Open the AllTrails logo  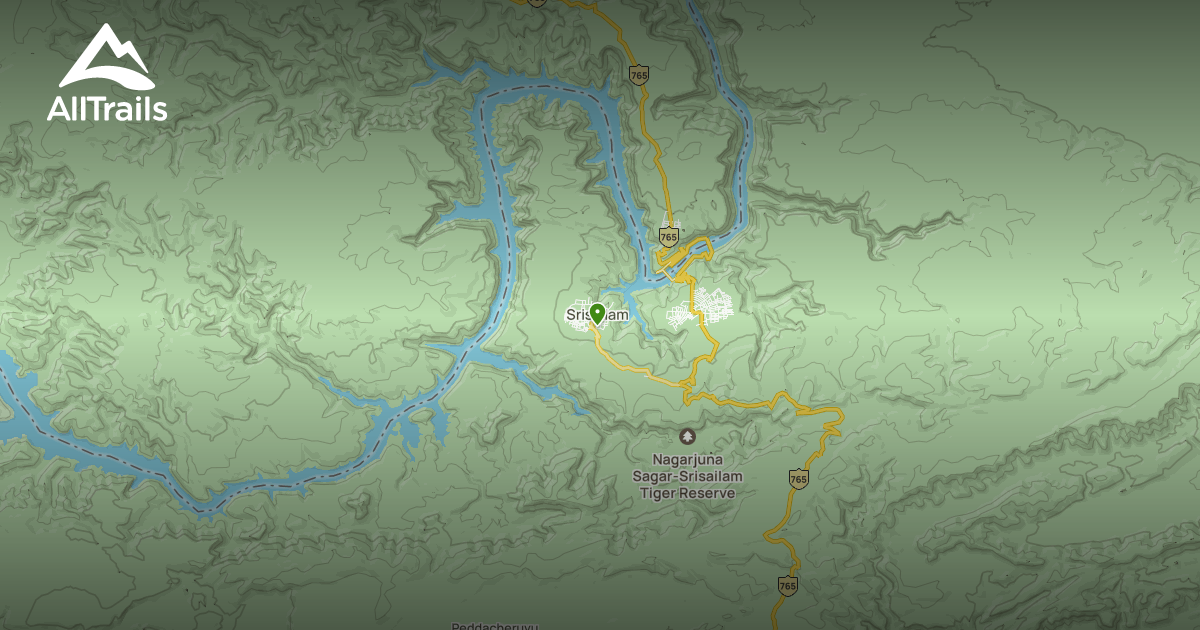(106, 74)
